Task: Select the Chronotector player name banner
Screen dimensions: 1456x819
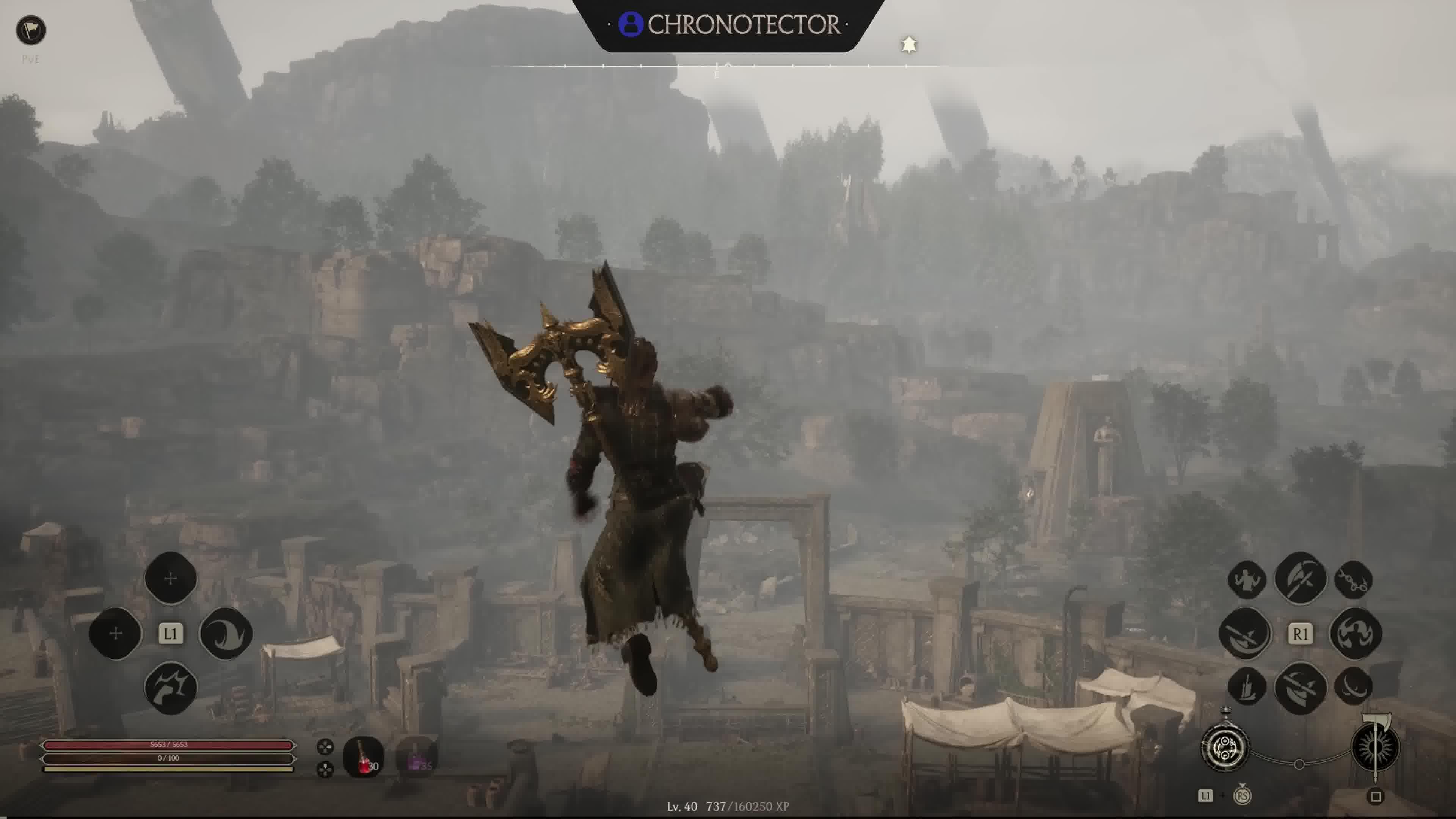Action: (729, 25)
